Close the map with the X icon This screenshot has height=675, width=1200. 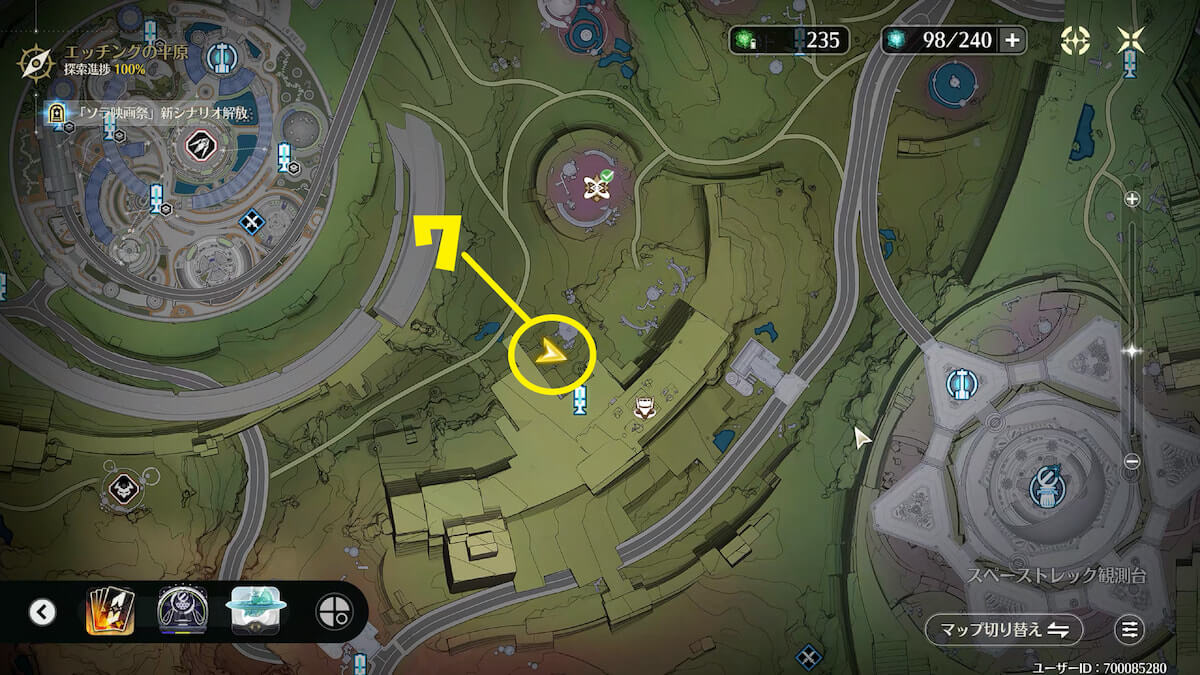click(x=1131, y=40)
